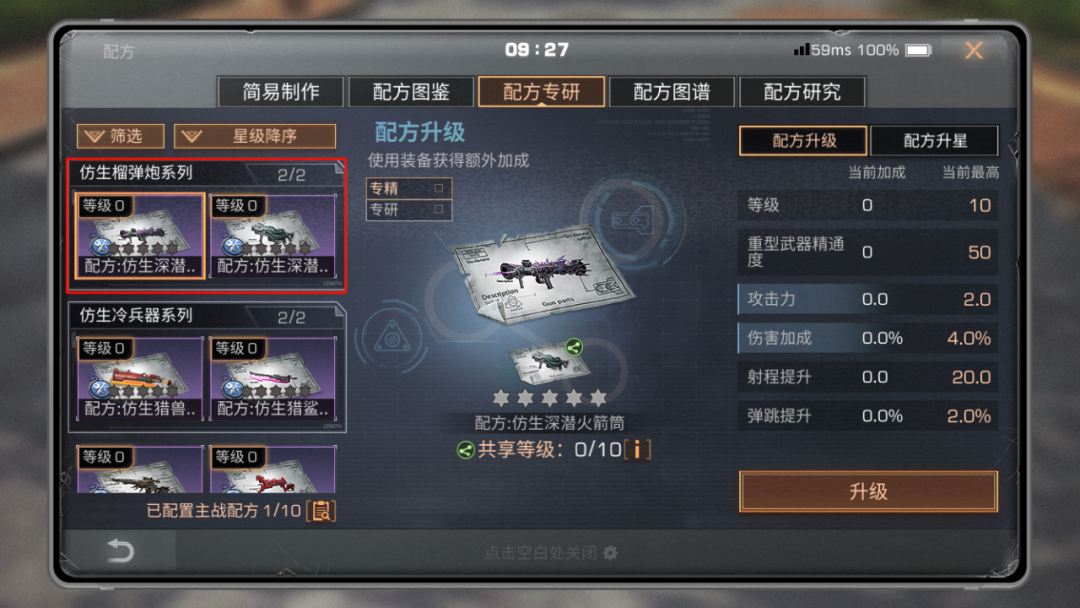The height and width of the screenshot is (608, 1080).
Task: Pick the 仿生猎鲨 recipe card
Action: [x=272, y=378]
